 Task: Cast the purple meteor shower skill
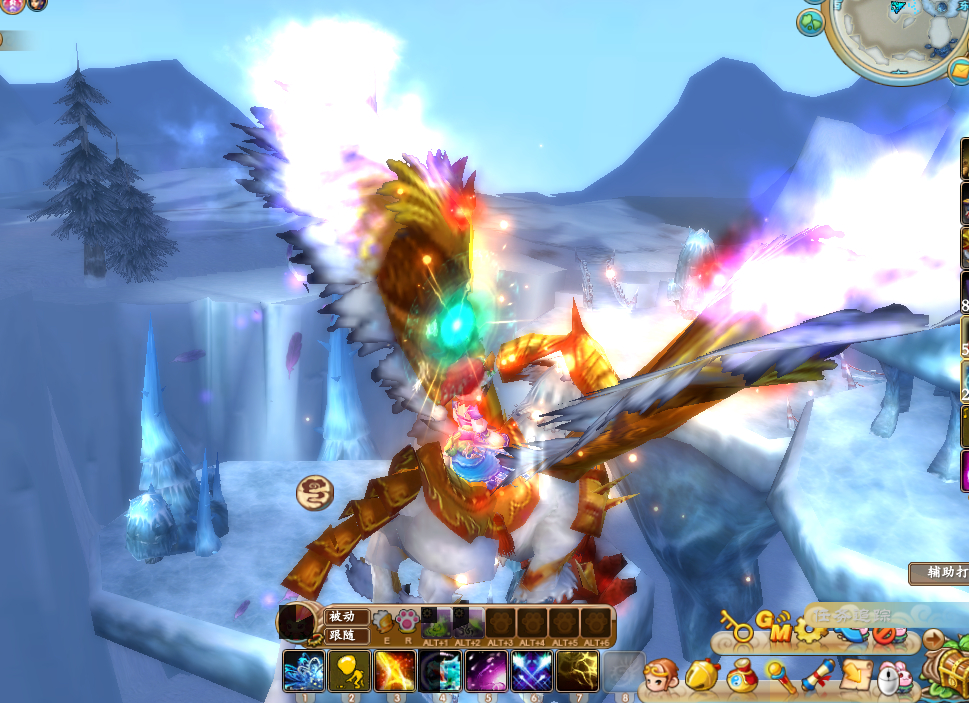[x=487, y=671]
